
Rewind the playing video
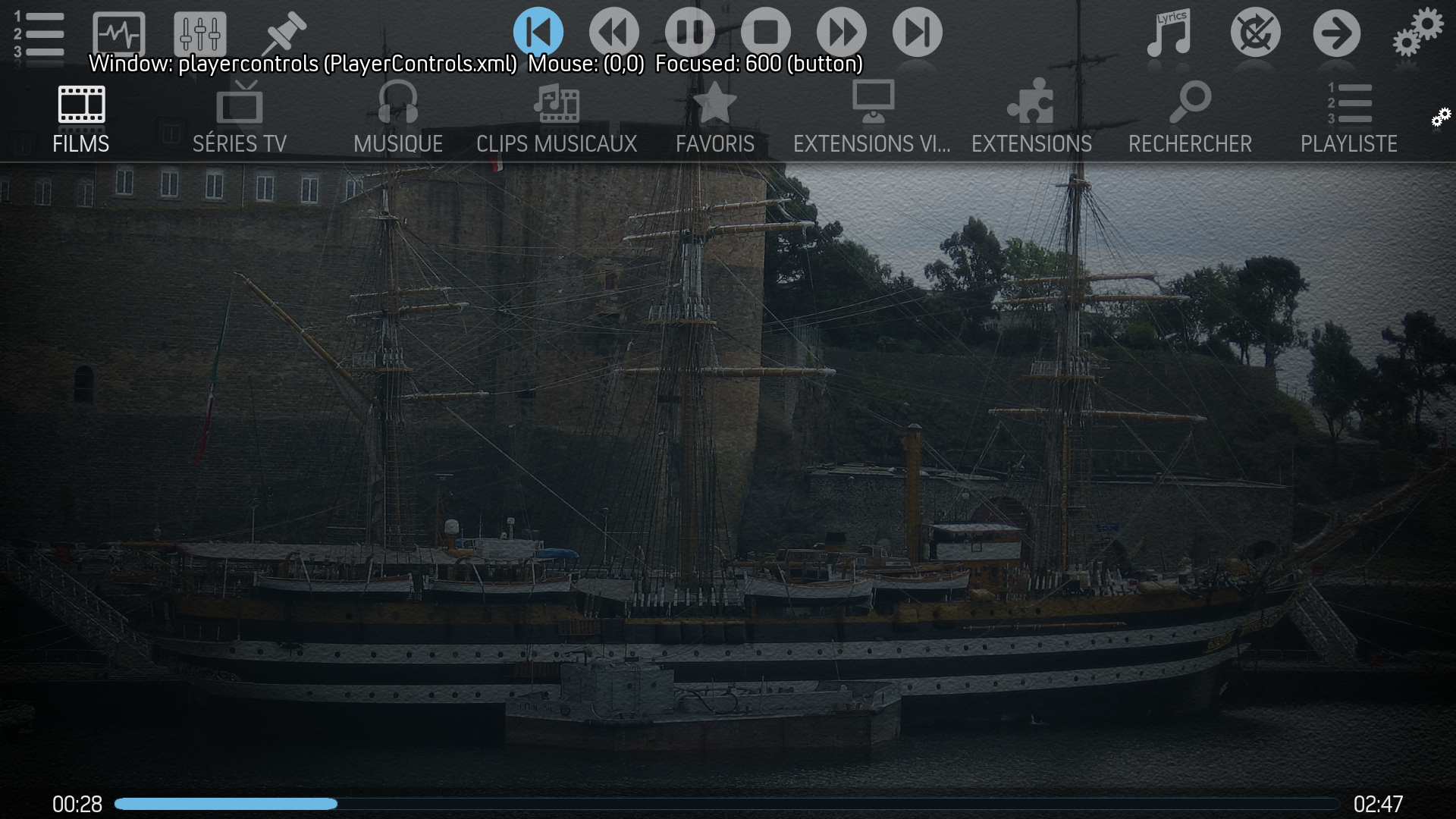click(613, 33)
